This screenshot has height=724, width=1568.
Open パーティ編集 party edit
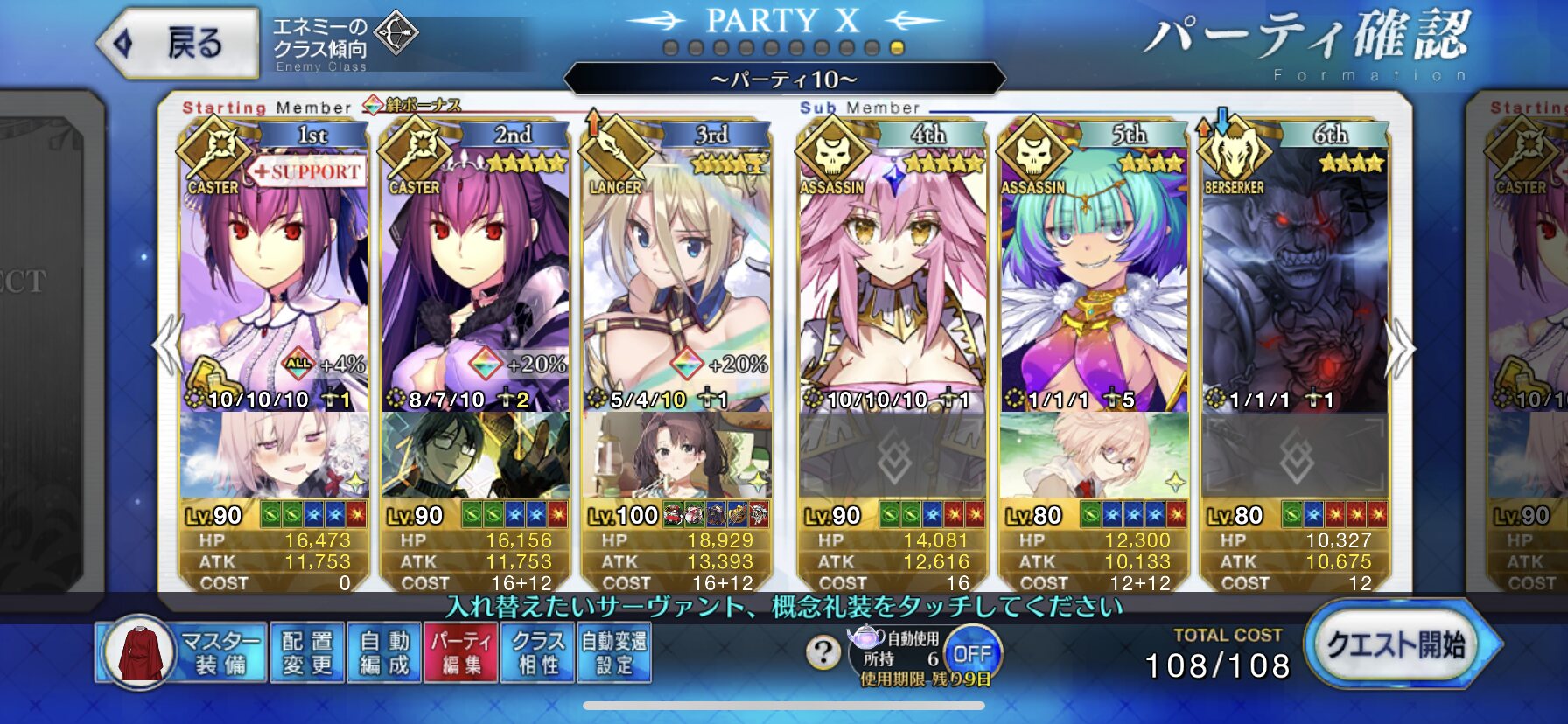coord(460,652)
